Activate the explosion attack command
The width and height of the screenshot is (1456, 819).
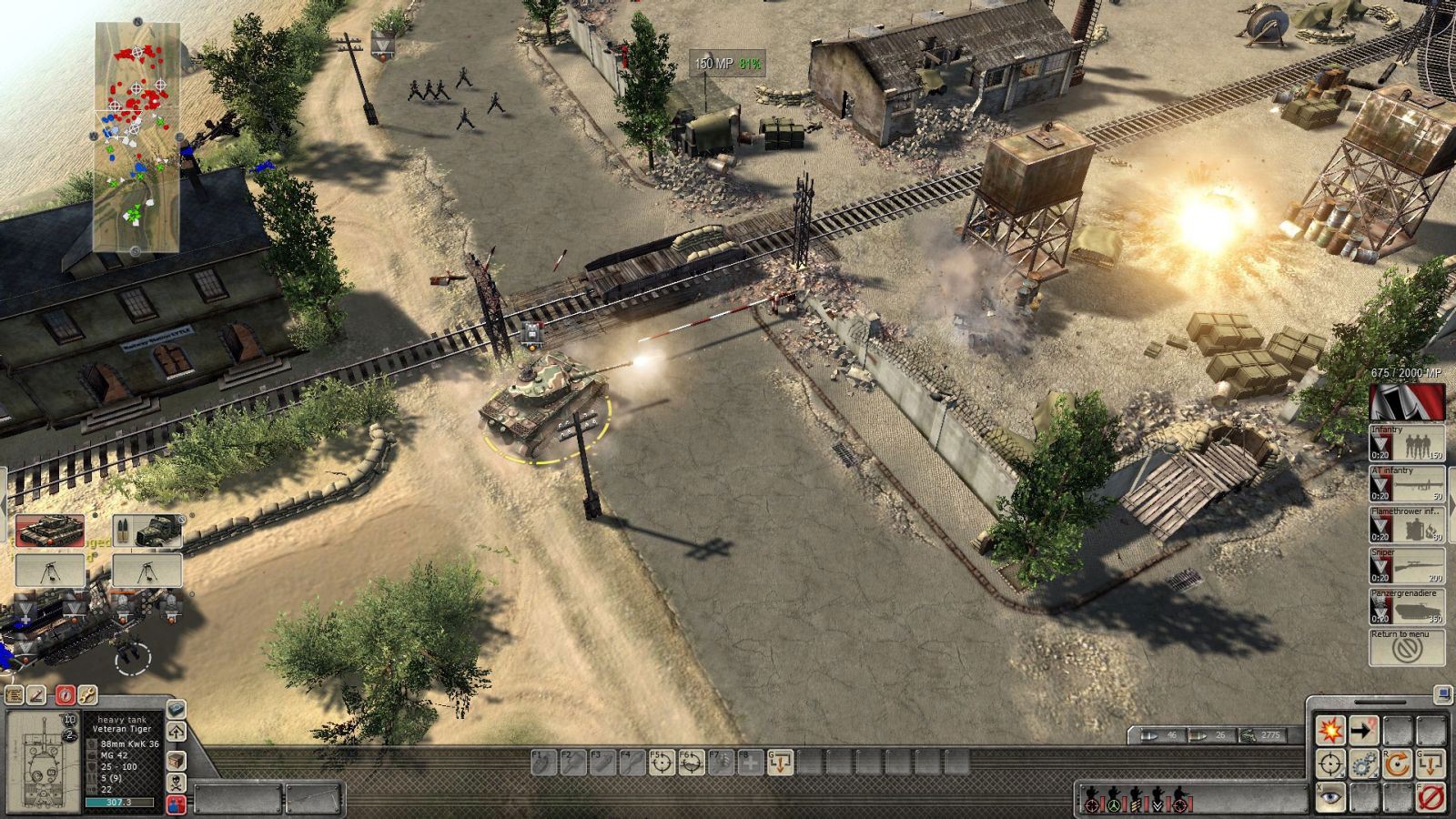point(1330,731)
